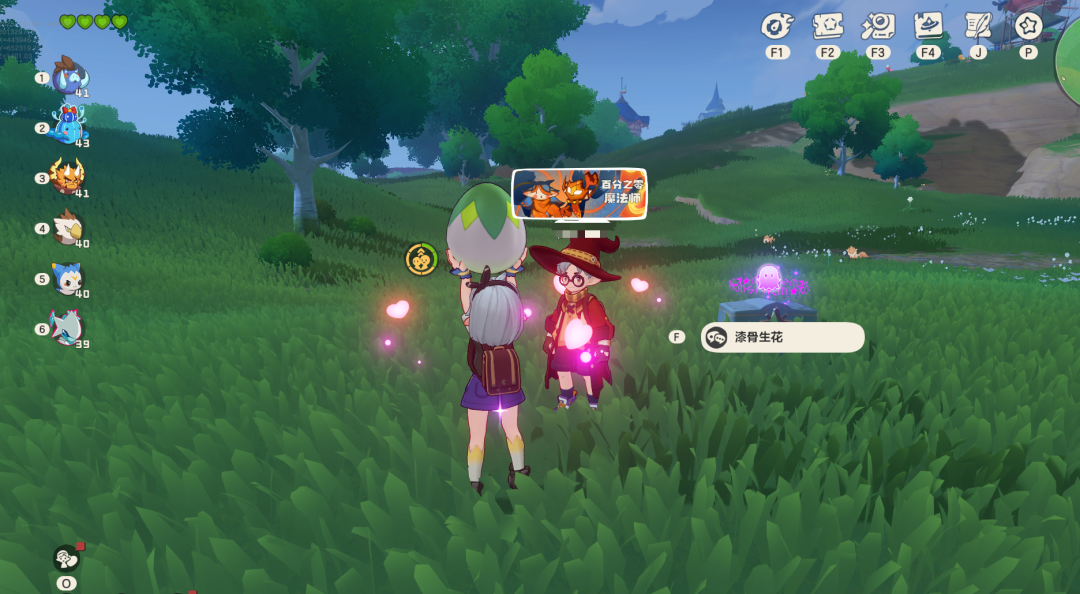
Task: Talk to 漆骨生花 via the chat prompt
Action: tap(782, 337)
